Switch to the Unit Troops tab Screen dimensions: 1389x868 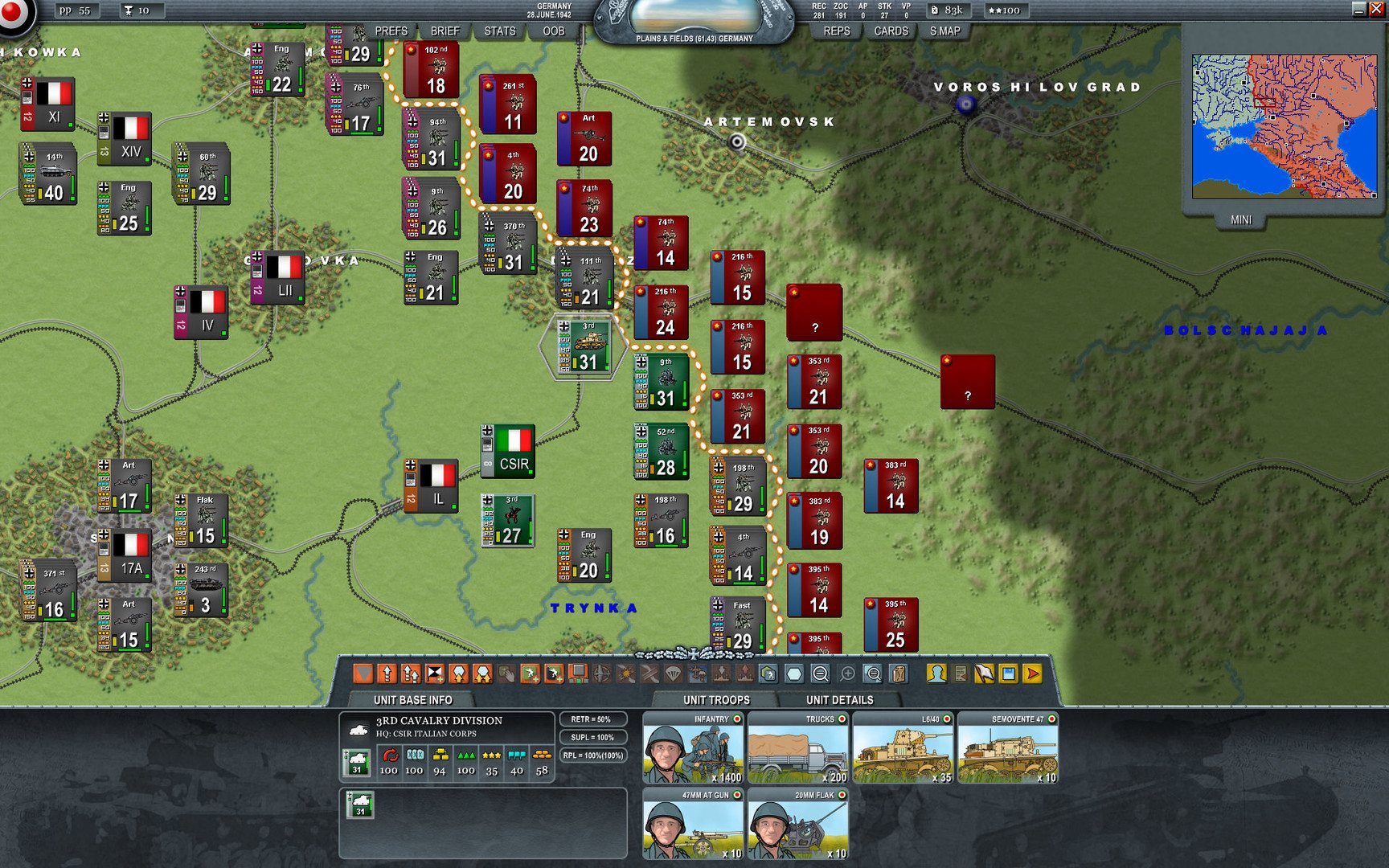tap(716, 700)
